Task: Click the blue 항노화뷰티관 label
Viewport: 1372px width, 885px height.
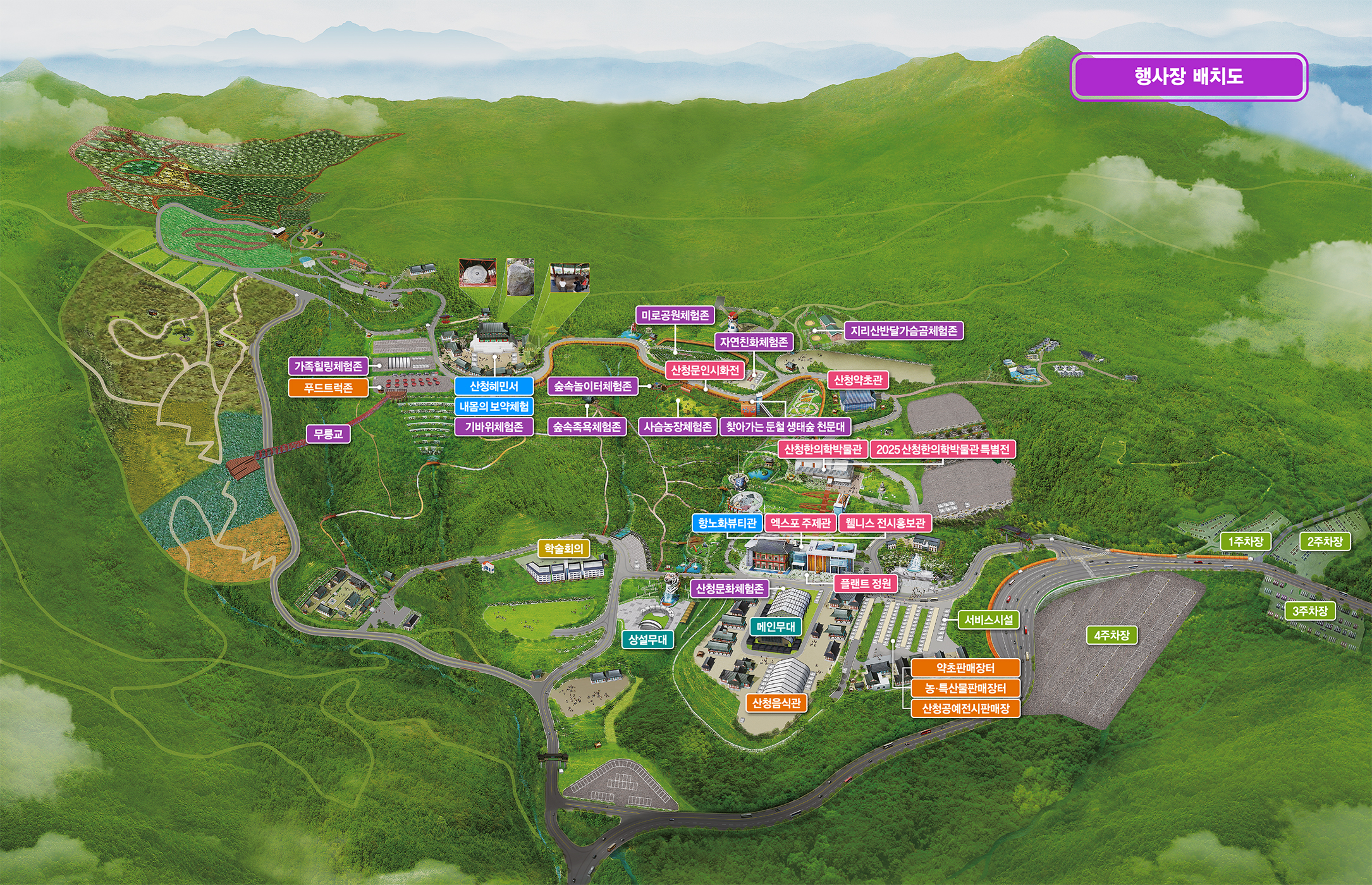Action: tap(727, 523)
